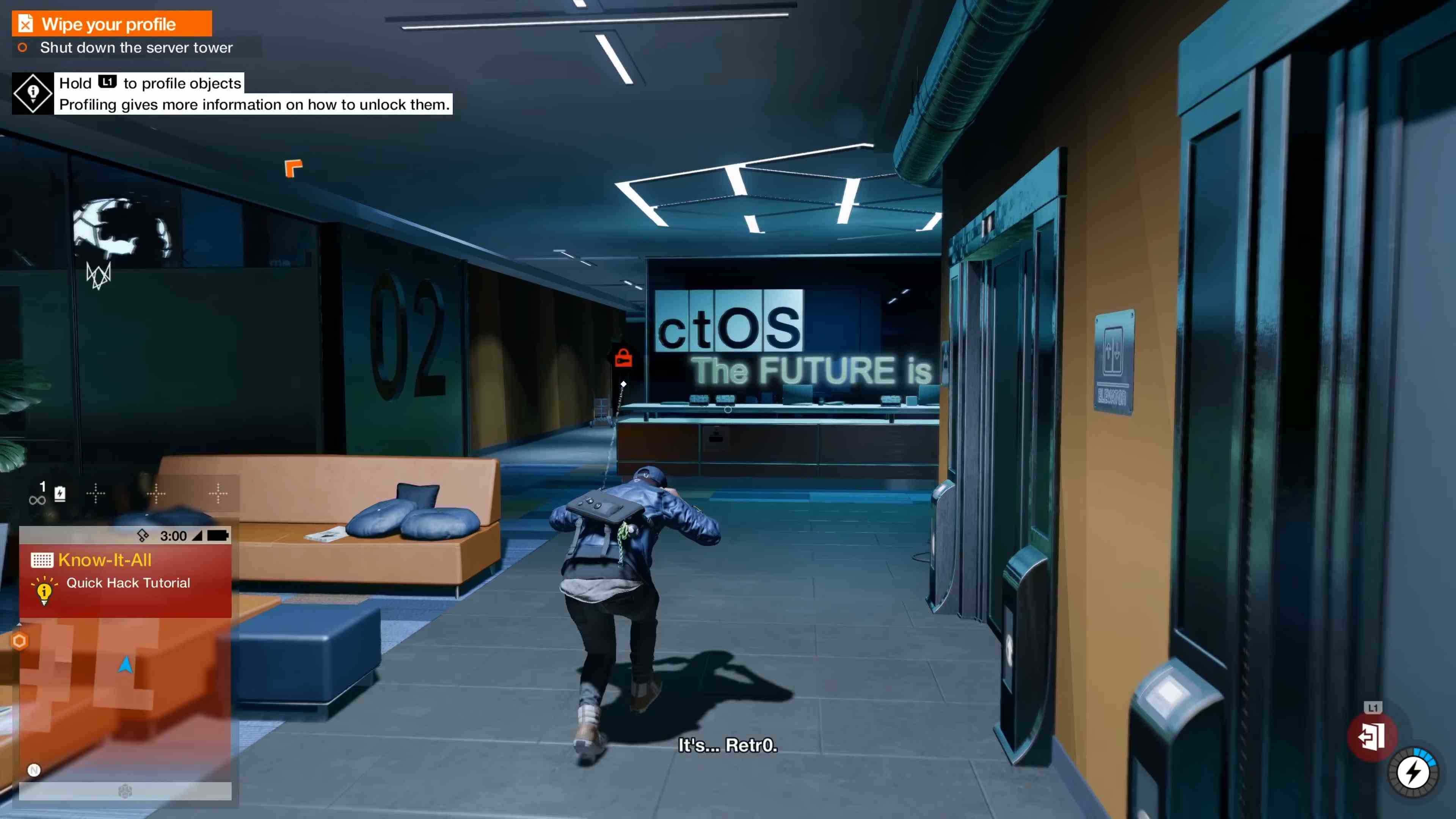The height and width of the screenshot is (819, 1456).
Task: Click the lightbulb icon next to Quick Hack Tutorial
Action: 45,592
